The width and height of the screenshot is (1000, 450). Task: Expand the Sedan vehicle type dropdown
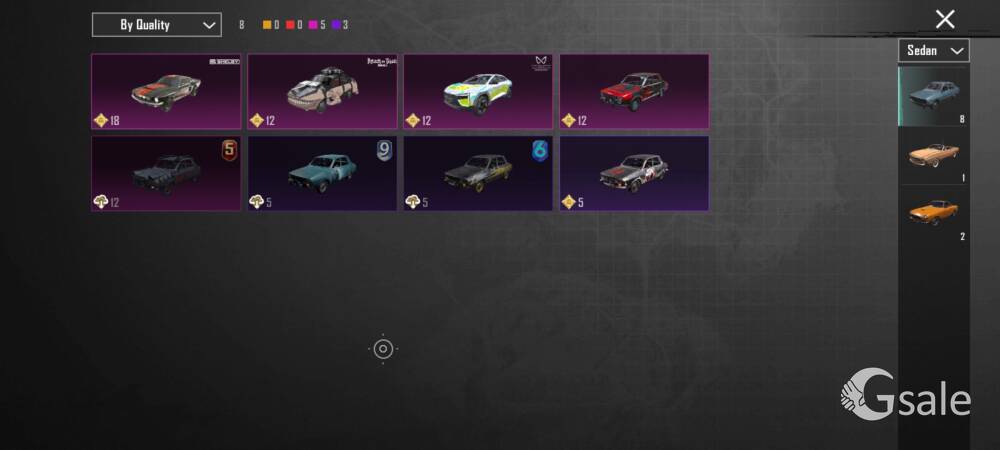point(933,50)
